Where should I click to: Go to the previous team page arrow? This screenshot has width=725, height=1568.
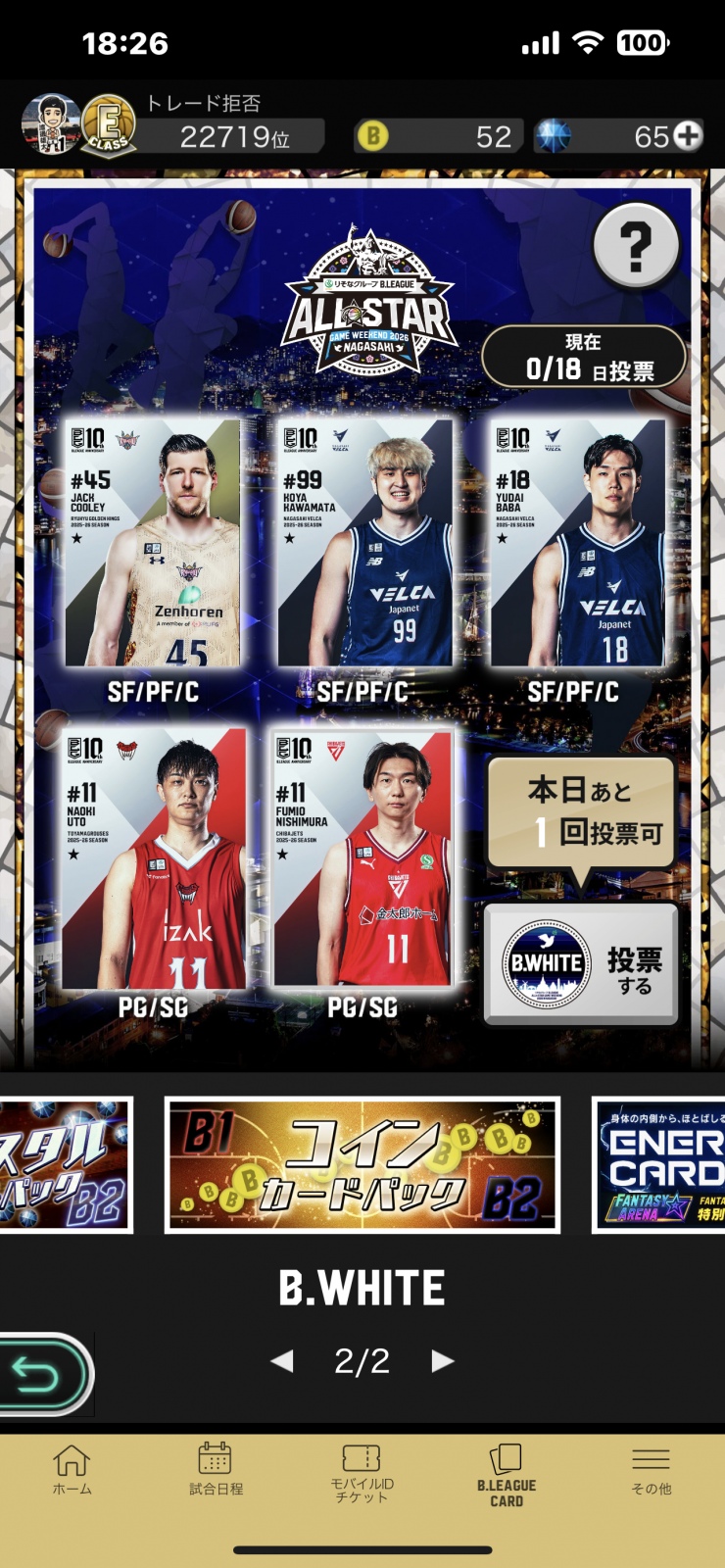click(x=282, y=1360)
